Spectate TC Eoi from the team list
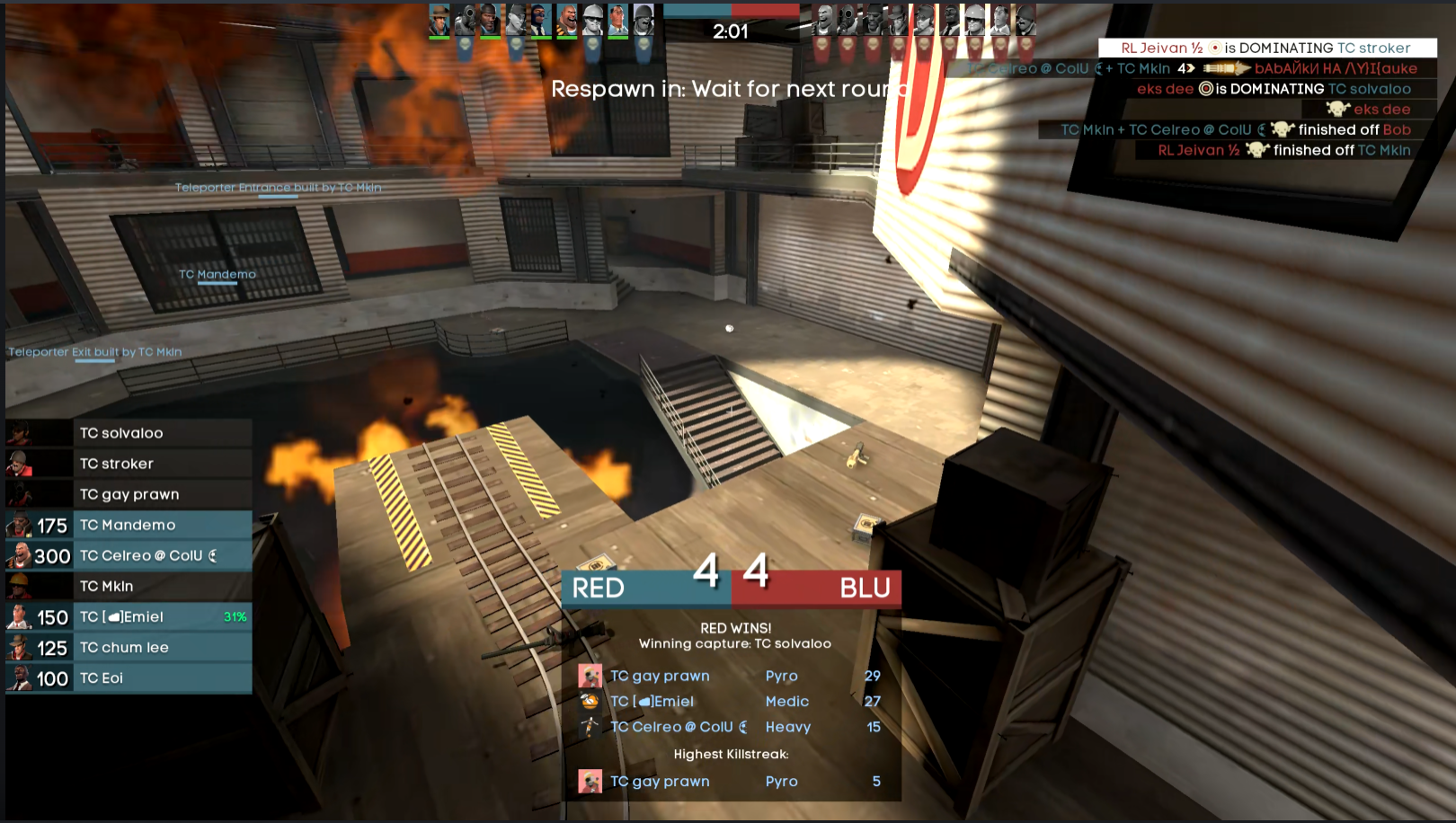1456x823 pixels. click(x=129, y=677)
